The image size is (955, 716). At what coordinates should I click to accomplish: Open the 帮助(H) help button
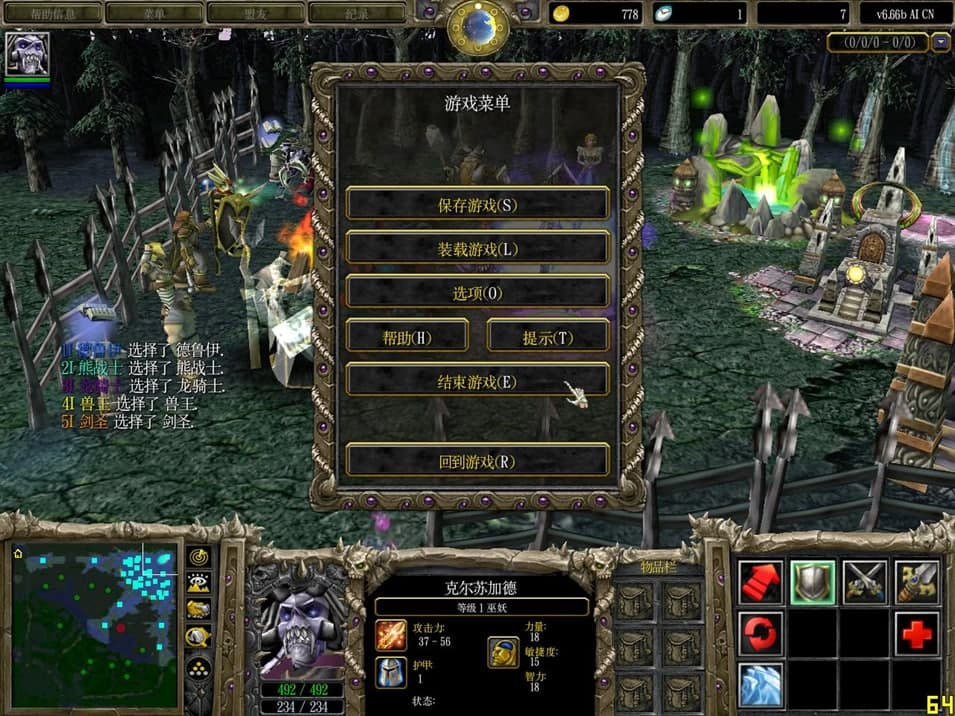click(407, 337)
